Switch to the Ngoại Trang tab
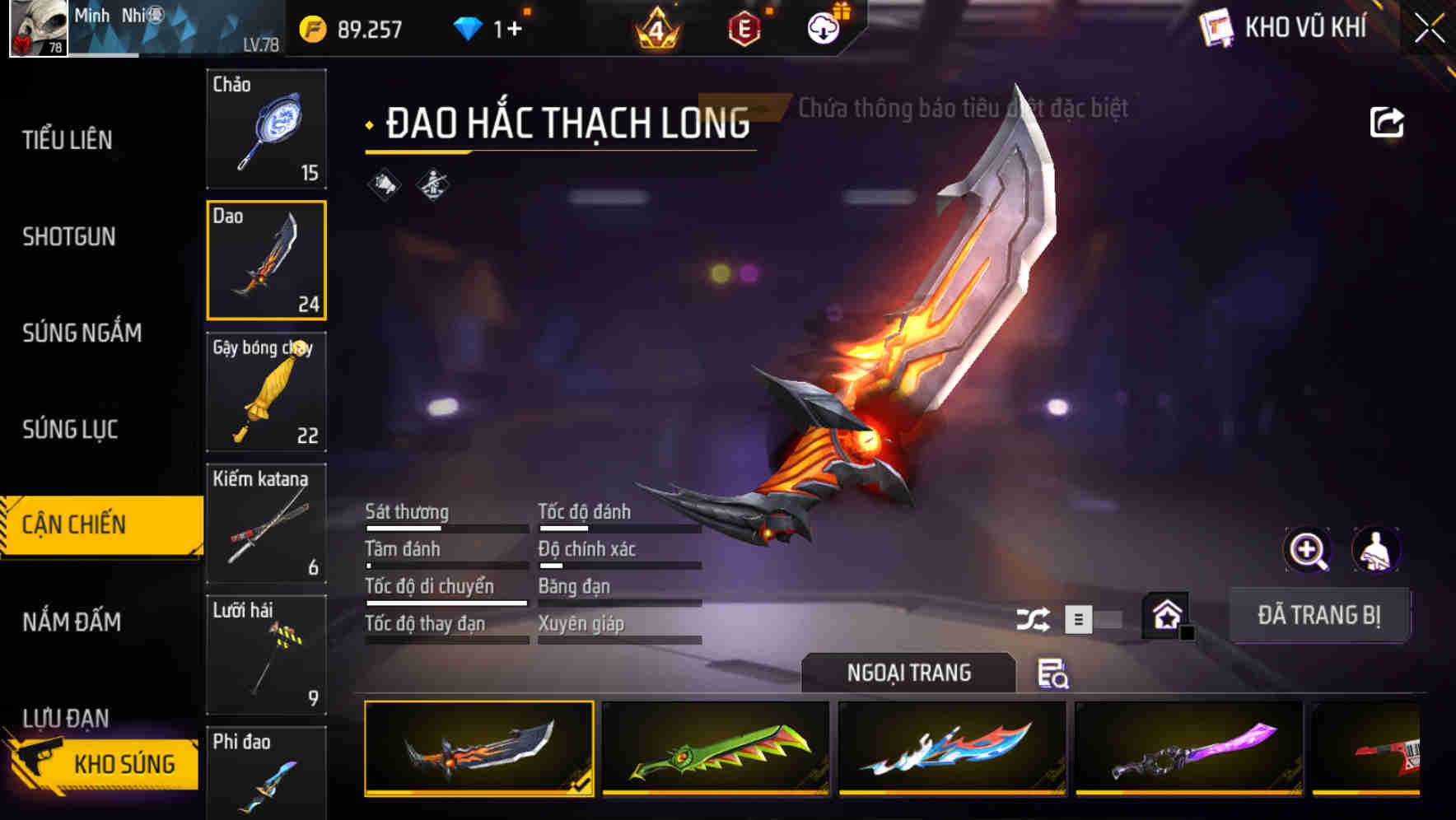 point(908,672)
